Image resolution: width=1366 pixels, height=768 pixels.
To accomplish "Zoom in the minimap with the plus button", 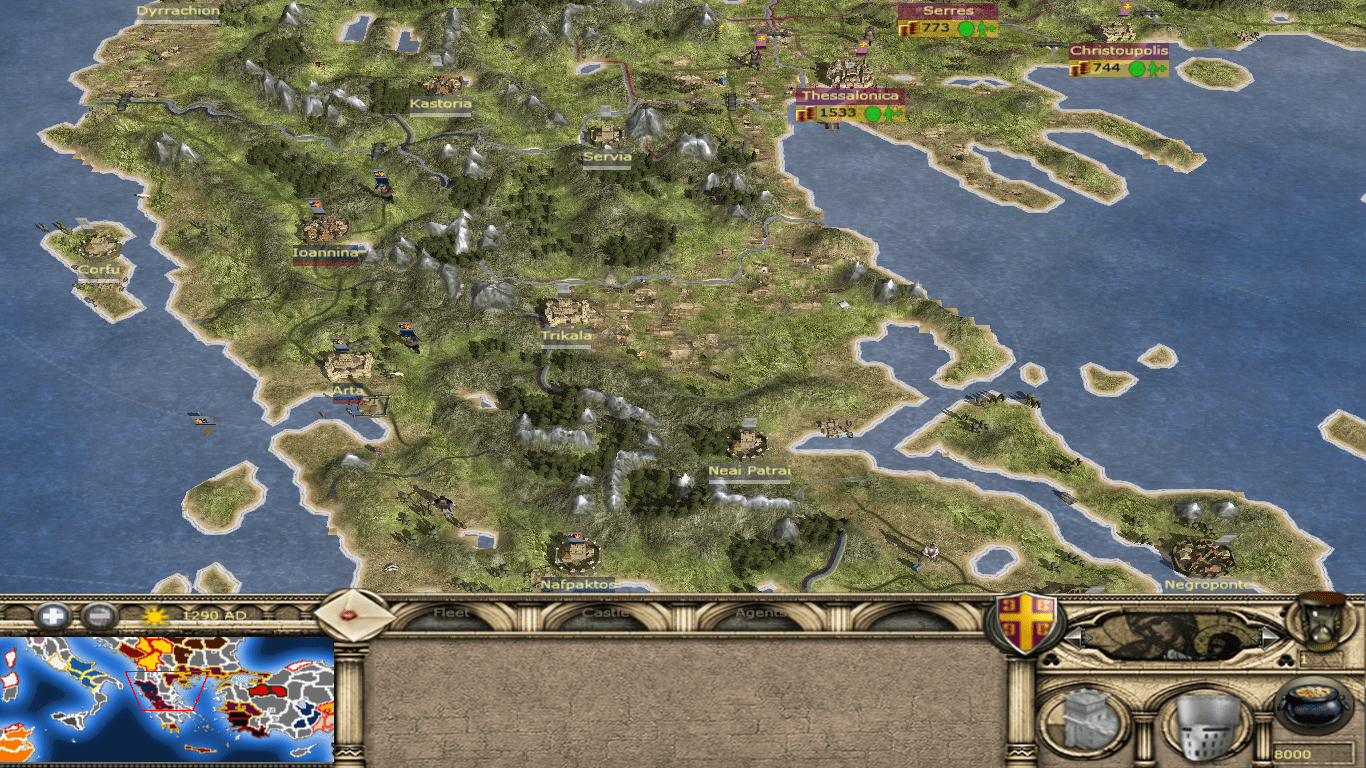I will tap(51, 616).
